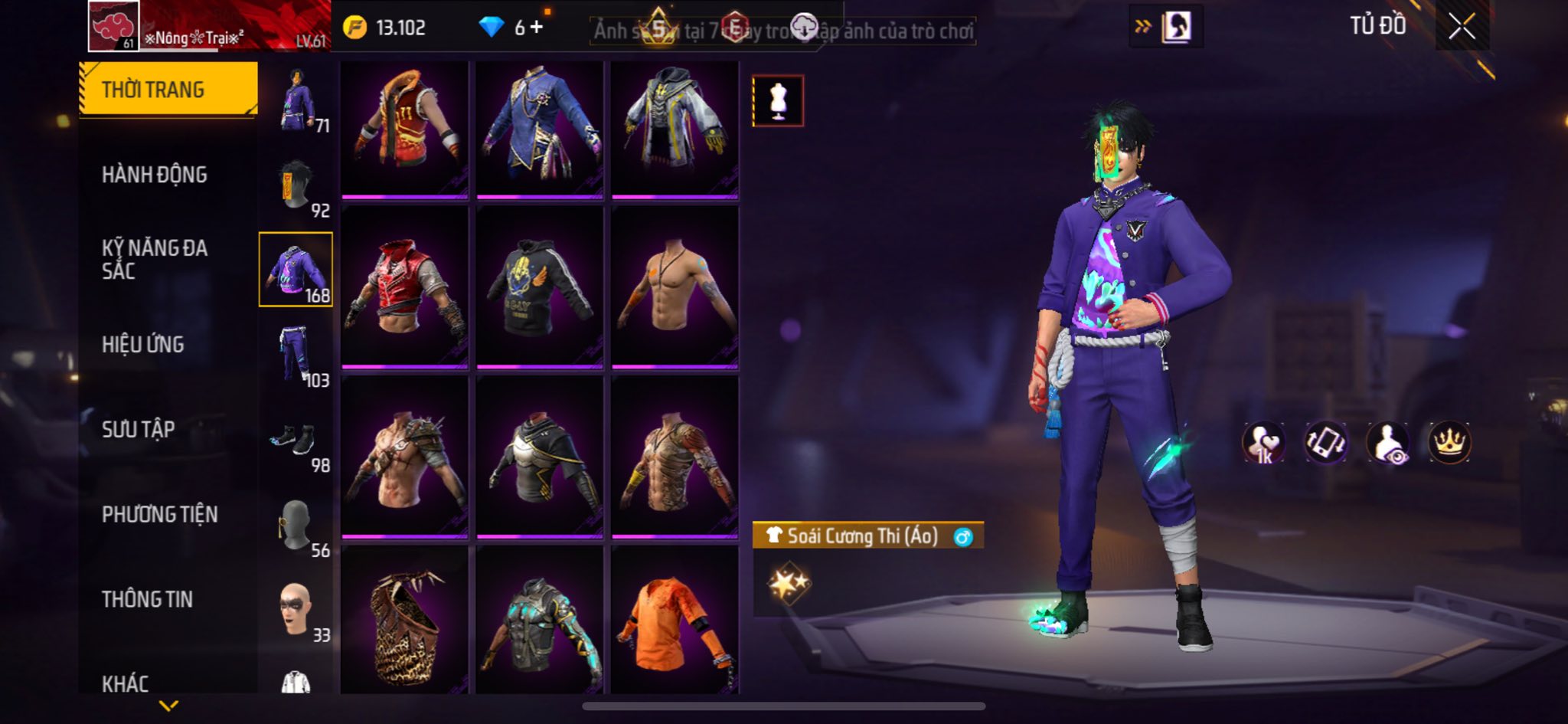Open the PHƯƠNG TIỆN menu
Viewport: 1568px width, 724px height.
159,514
